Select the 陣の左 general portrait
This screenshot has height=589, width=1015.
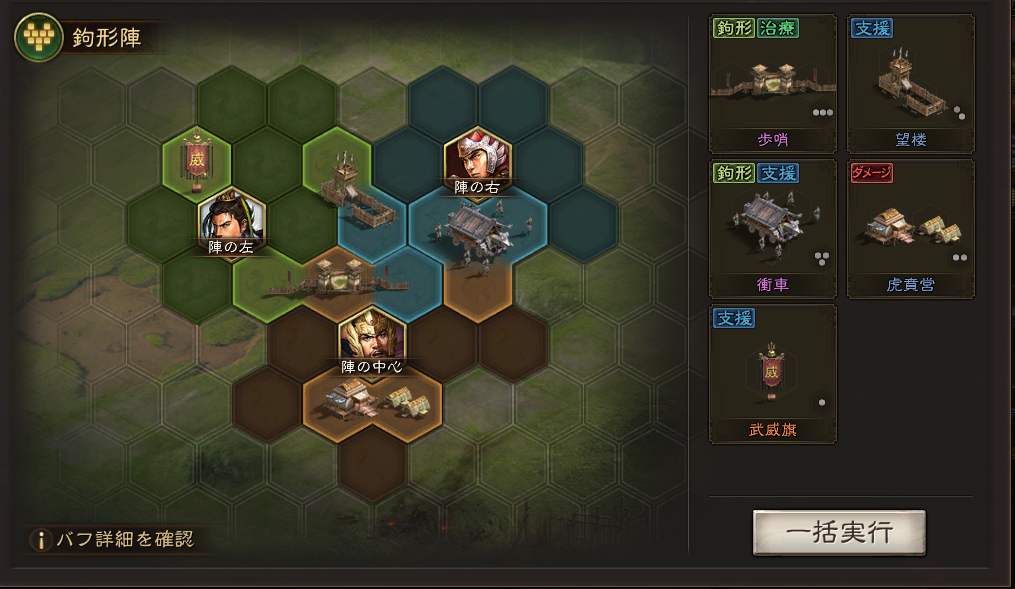pos(231,217)
